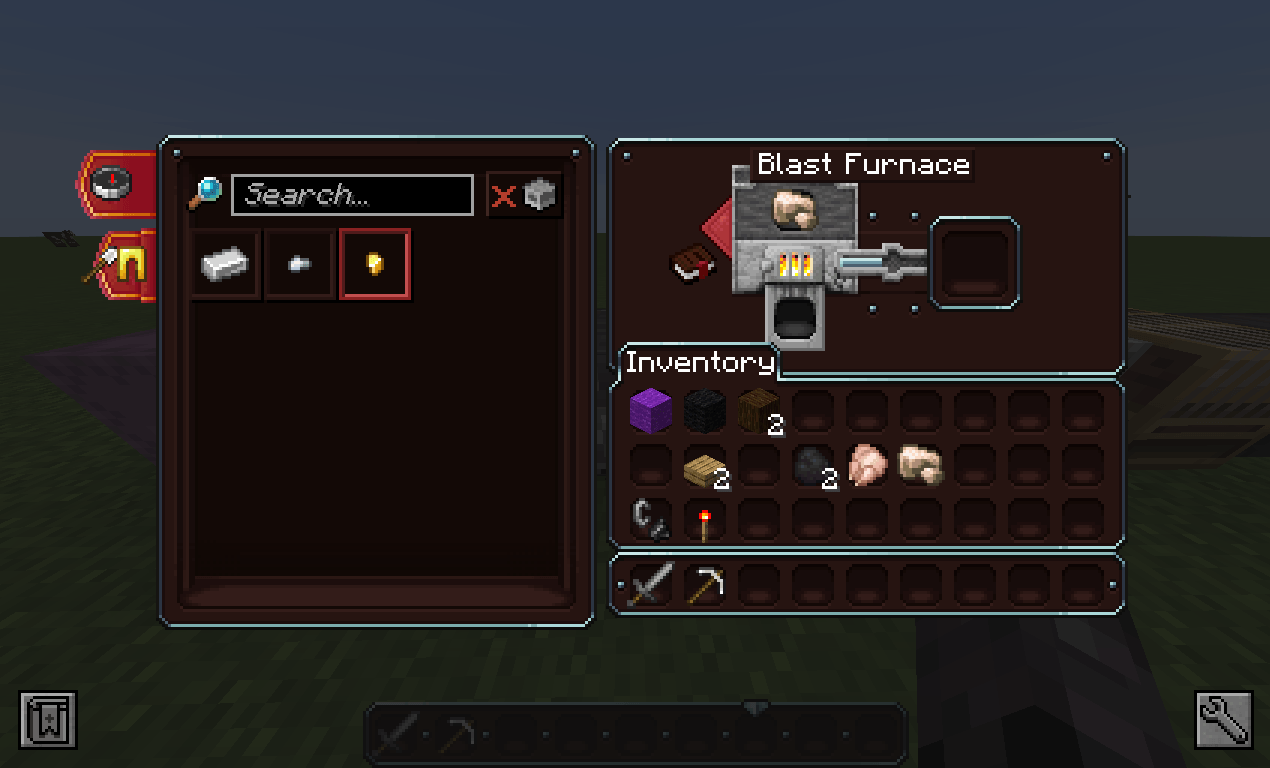The image size is (1270, 768).
Task: Select the red-outlined gold nugget recipe
Action: (x=375, y=264)
